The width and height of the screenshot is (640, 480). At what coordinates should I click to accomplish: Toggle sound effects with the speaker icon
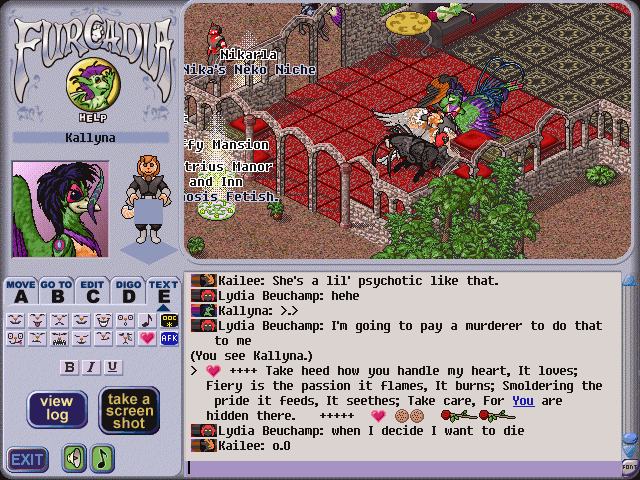click(x=74, y=459)
